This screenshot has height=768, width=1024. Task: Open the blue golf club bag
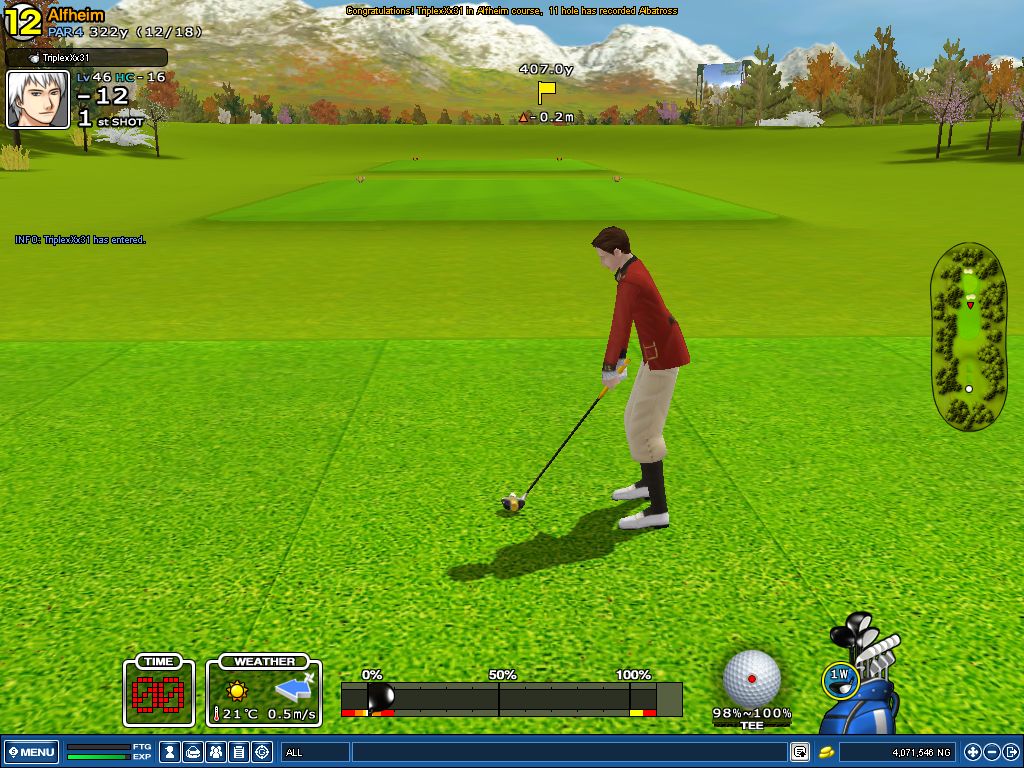point(863,690)
